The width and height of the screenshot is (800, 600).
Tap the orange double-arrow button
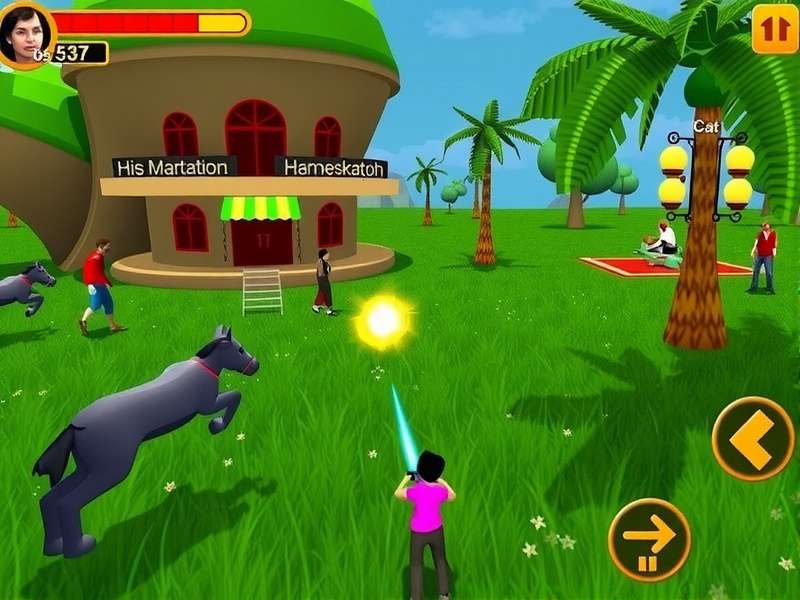(775, 28)
